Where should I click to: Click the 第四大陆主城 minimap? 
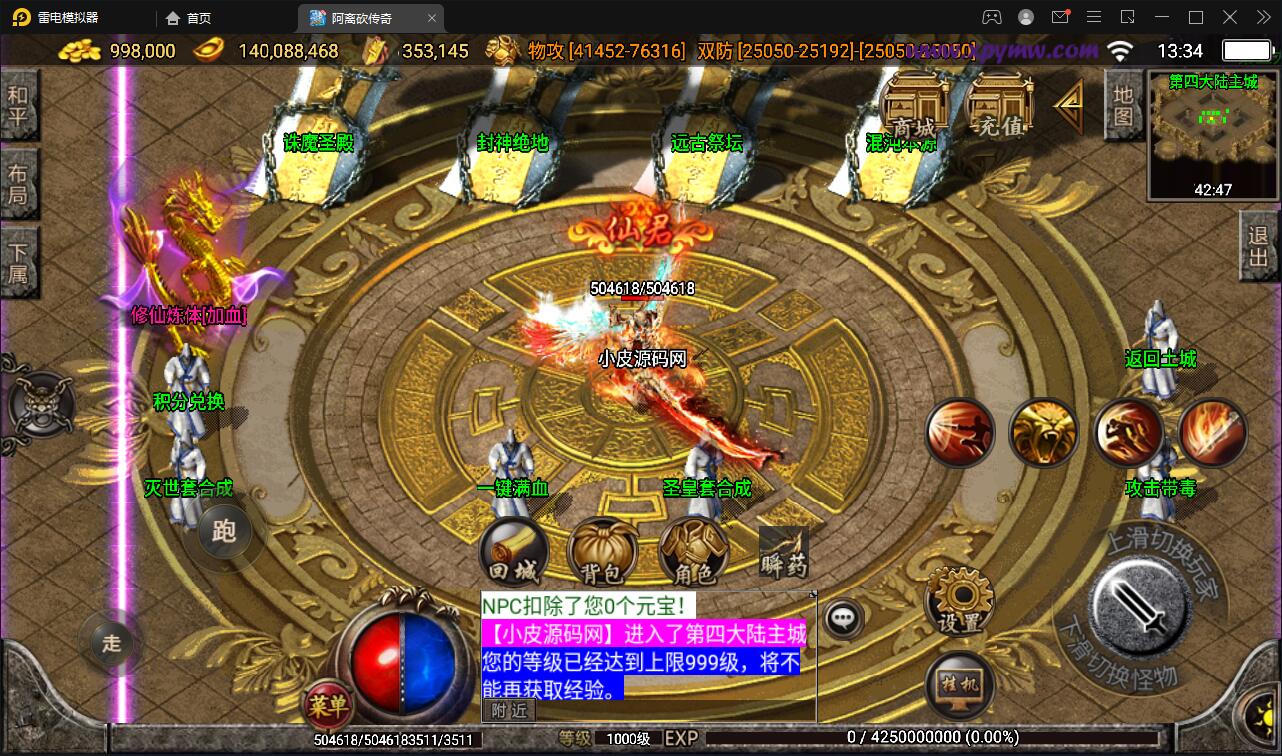(x=1213, y=135)
